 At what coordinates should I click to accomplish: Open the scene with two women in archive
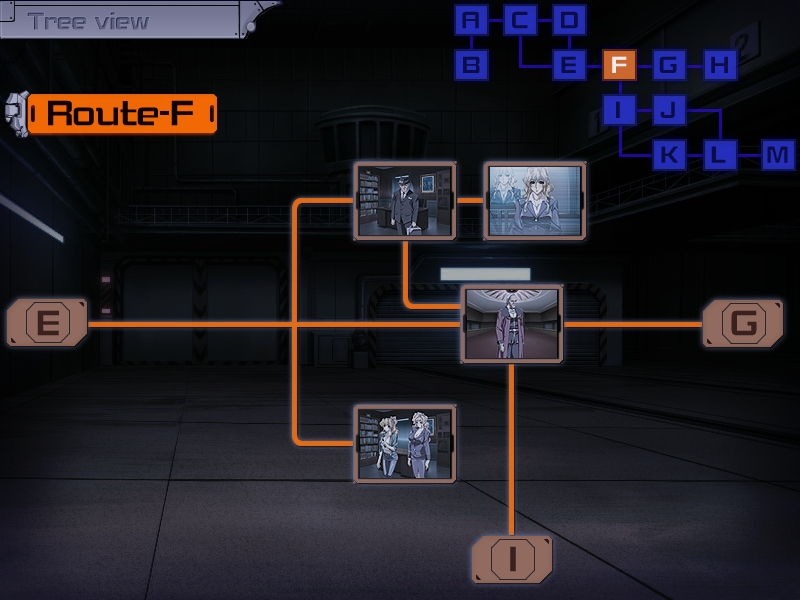tap(405, 443)
